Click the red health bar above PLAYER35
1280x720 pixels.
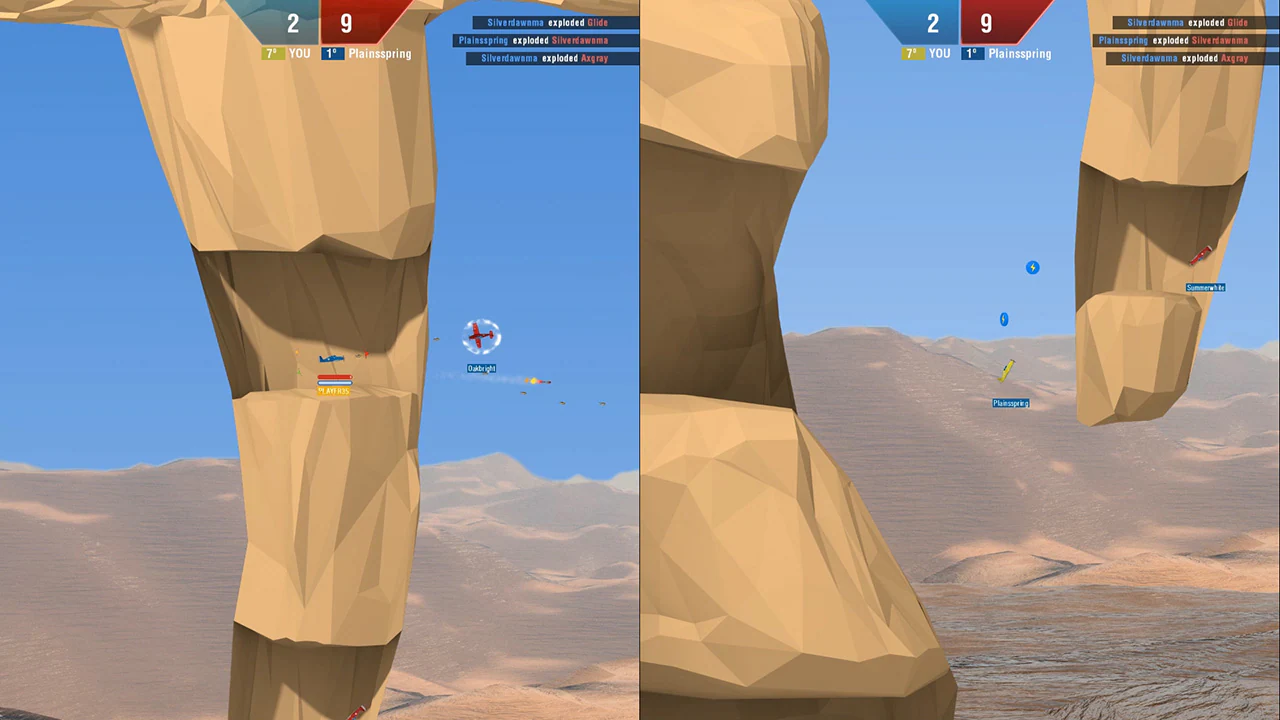coord(334,379)
